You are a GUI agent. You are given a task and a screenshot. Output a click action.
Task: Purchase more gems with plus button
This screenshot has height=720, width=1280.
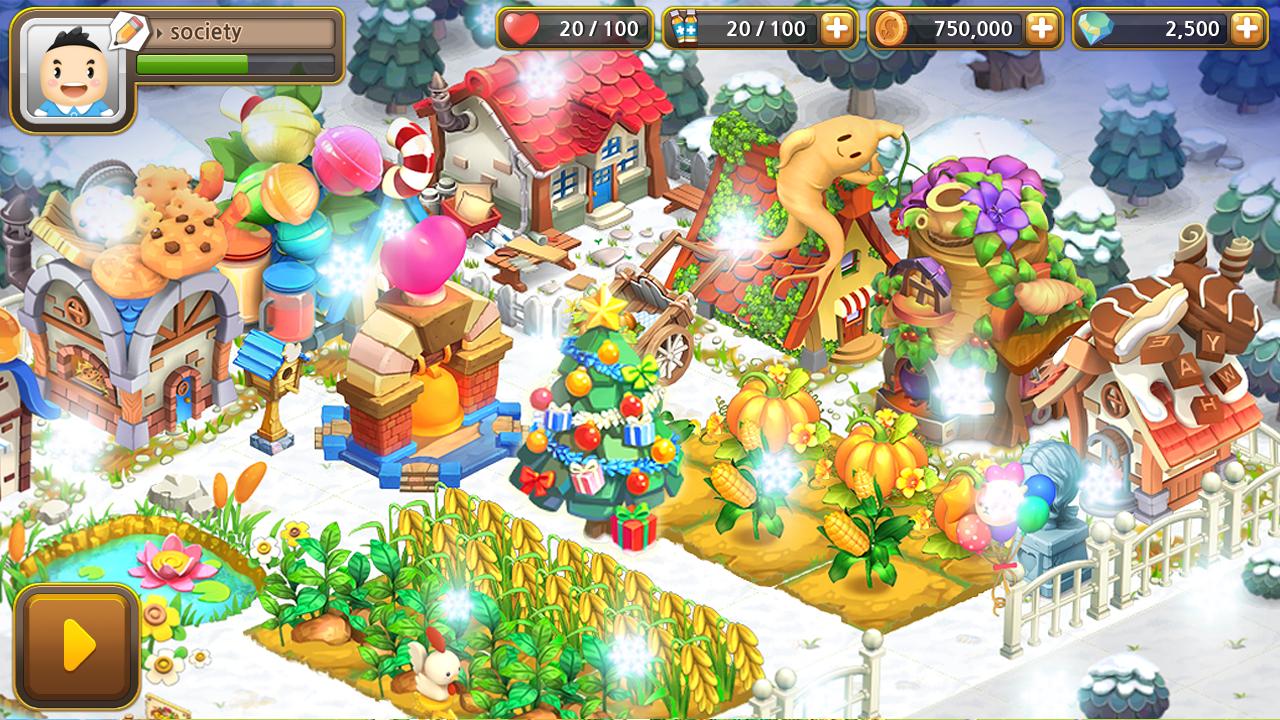(1246, 29)
